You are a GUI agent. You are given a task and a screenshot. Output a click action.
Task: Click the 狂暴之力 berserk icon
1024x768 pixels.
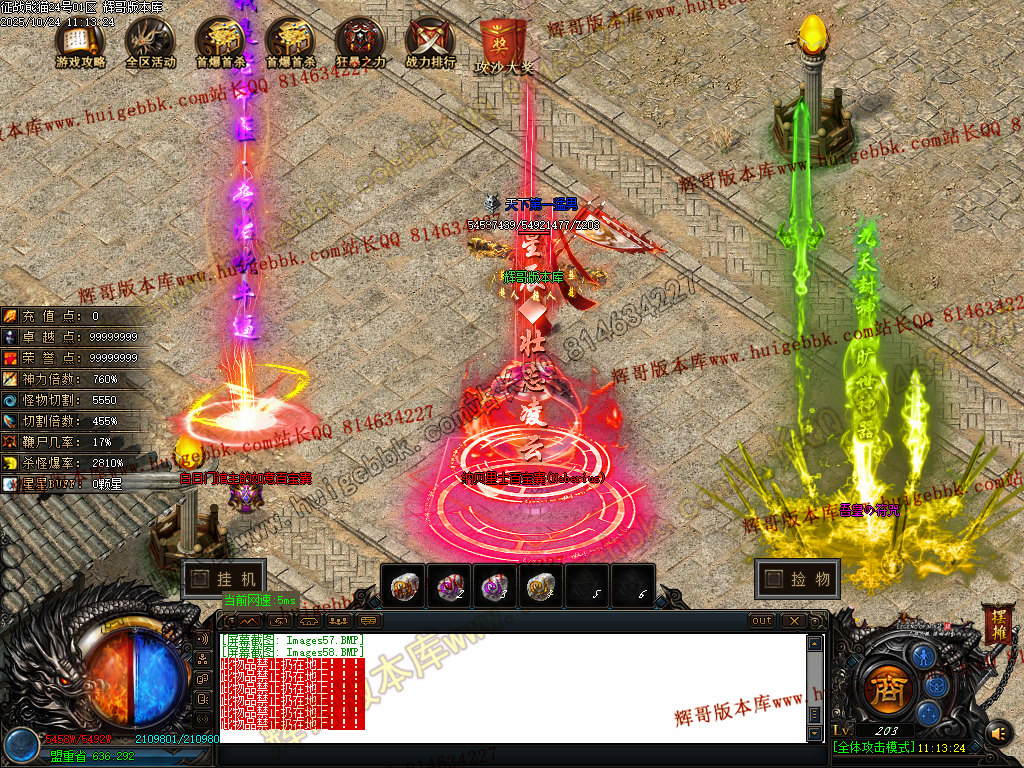point(359,41)
